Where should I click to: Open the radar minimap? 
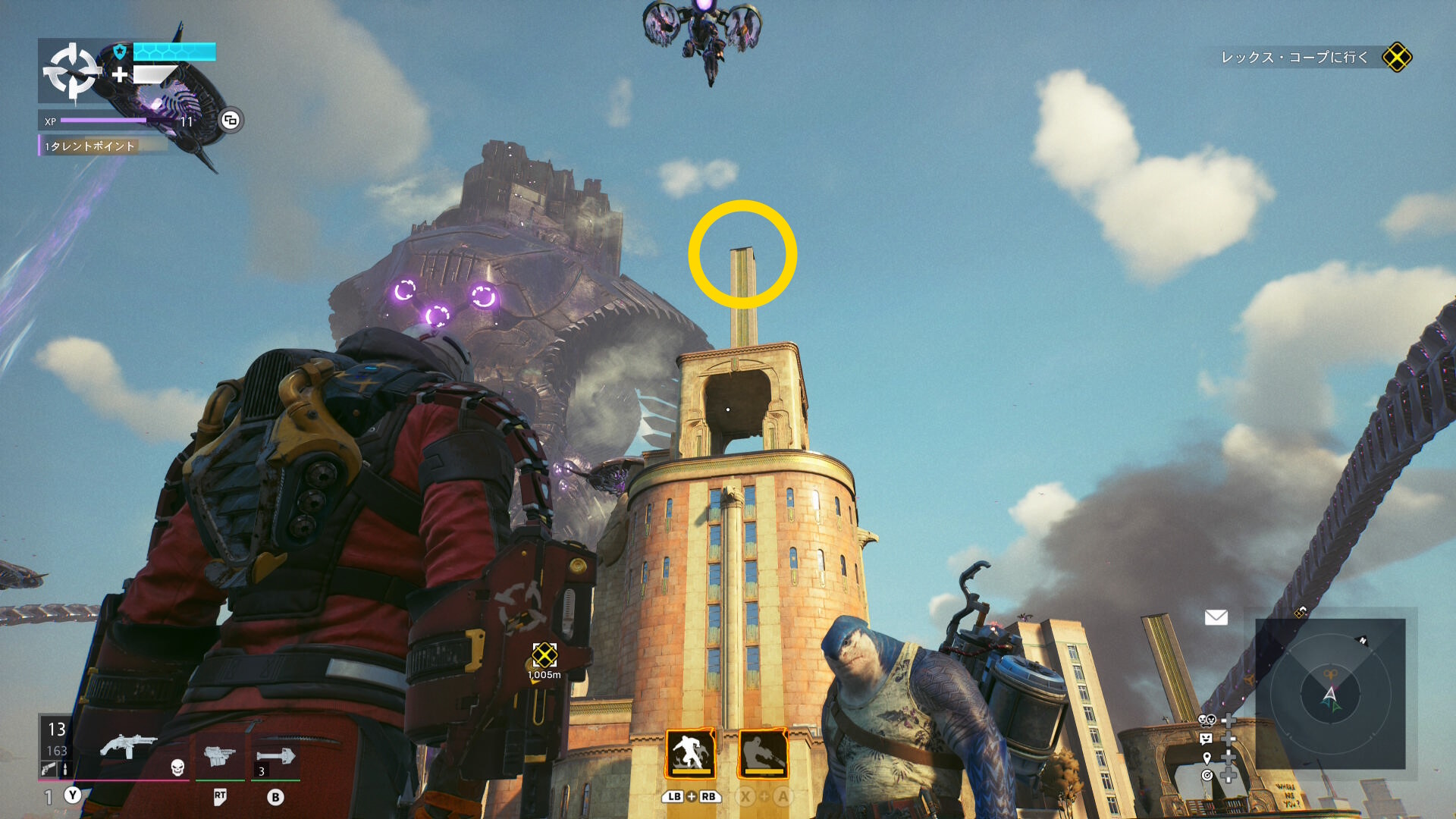(x=1330, y=694)
